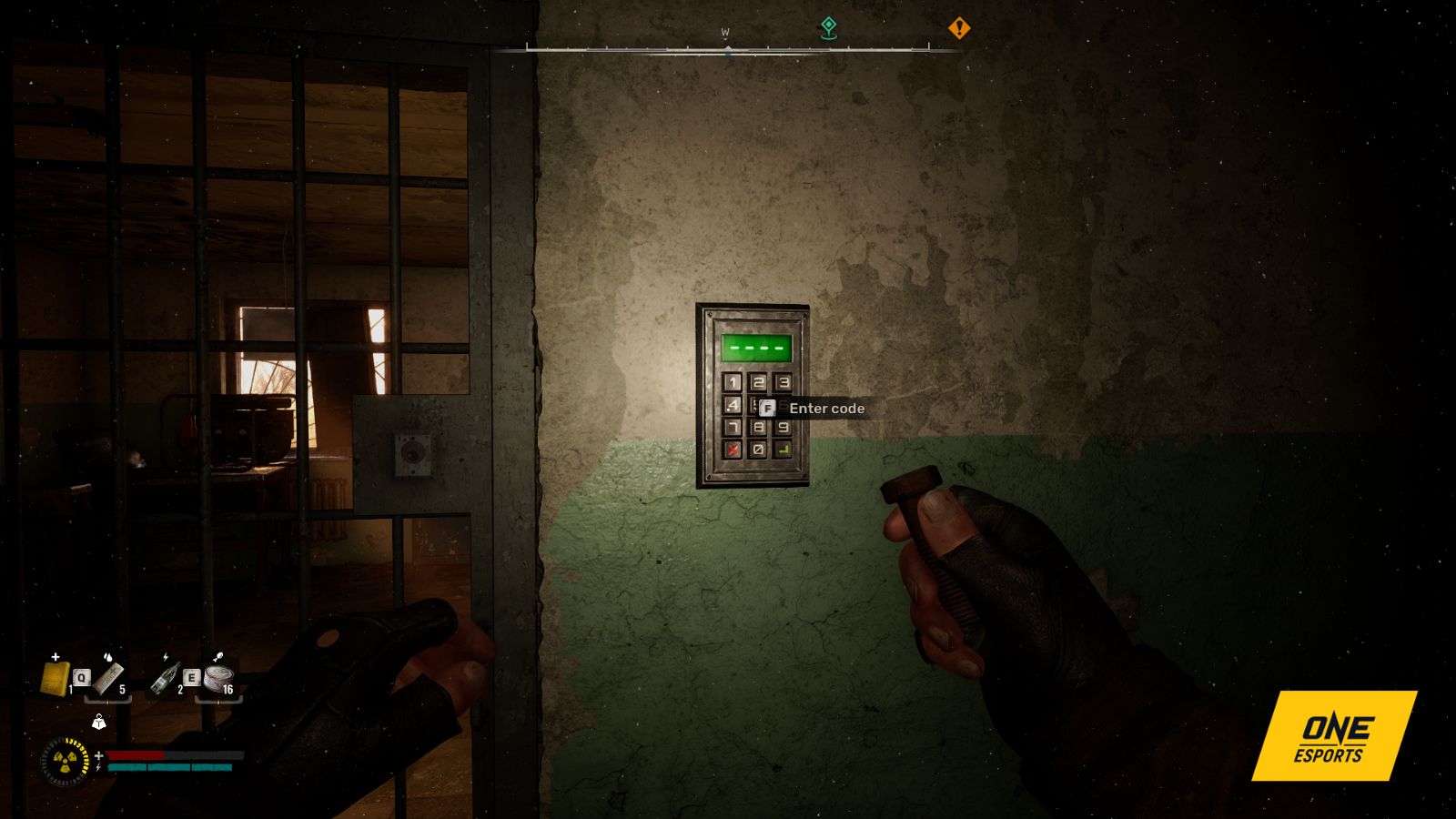The height and width of the screenshot is (819, 1456).
Task: Click the green waypoint marker on the compass
Action: click(826, 28)
